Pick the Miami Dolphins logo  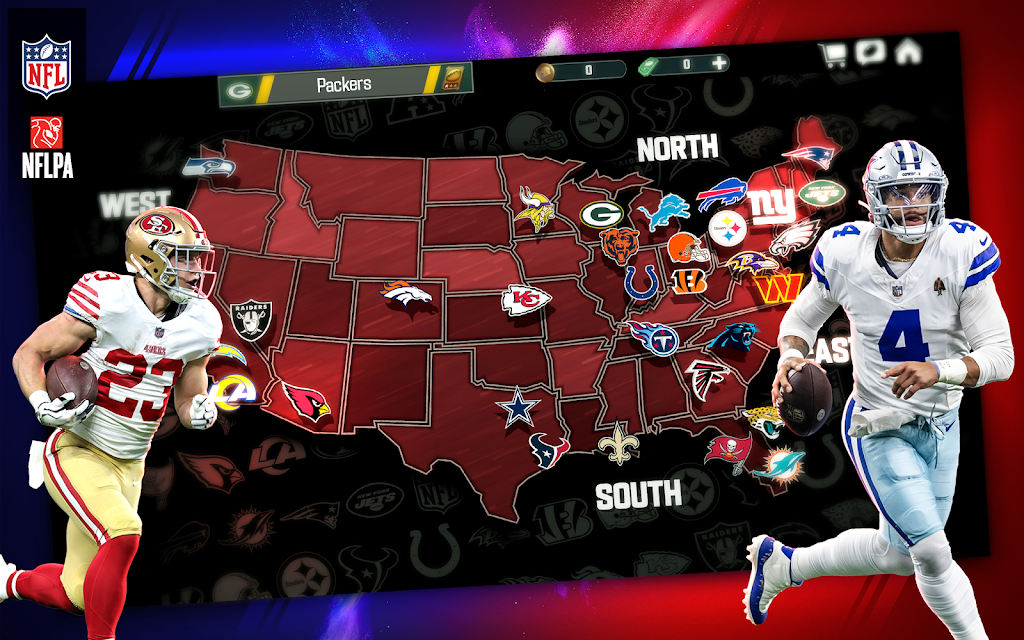(x=777, y=464)
